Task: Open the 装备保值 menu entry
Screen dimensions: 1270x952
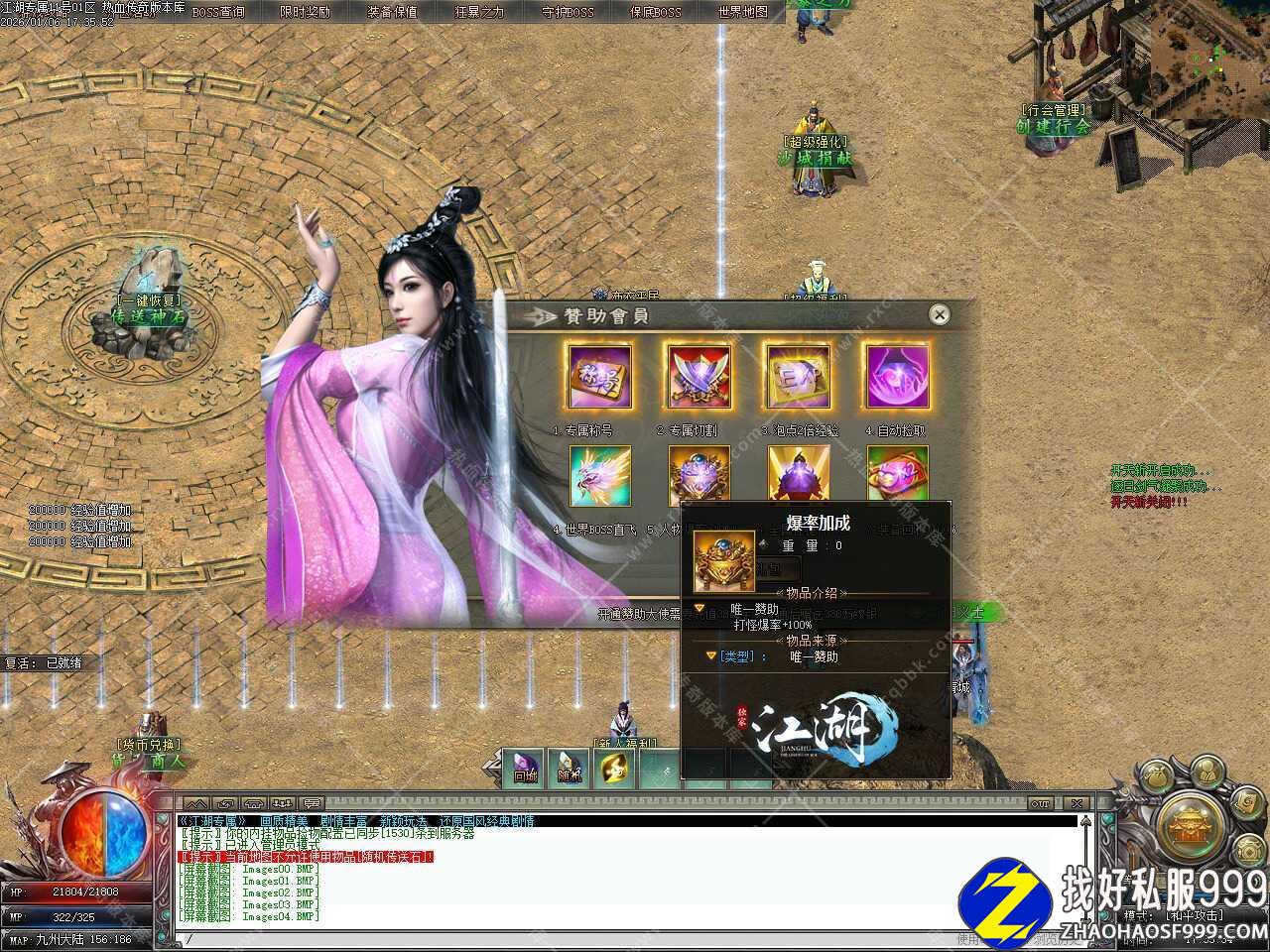Action: [x=392, y=12]
